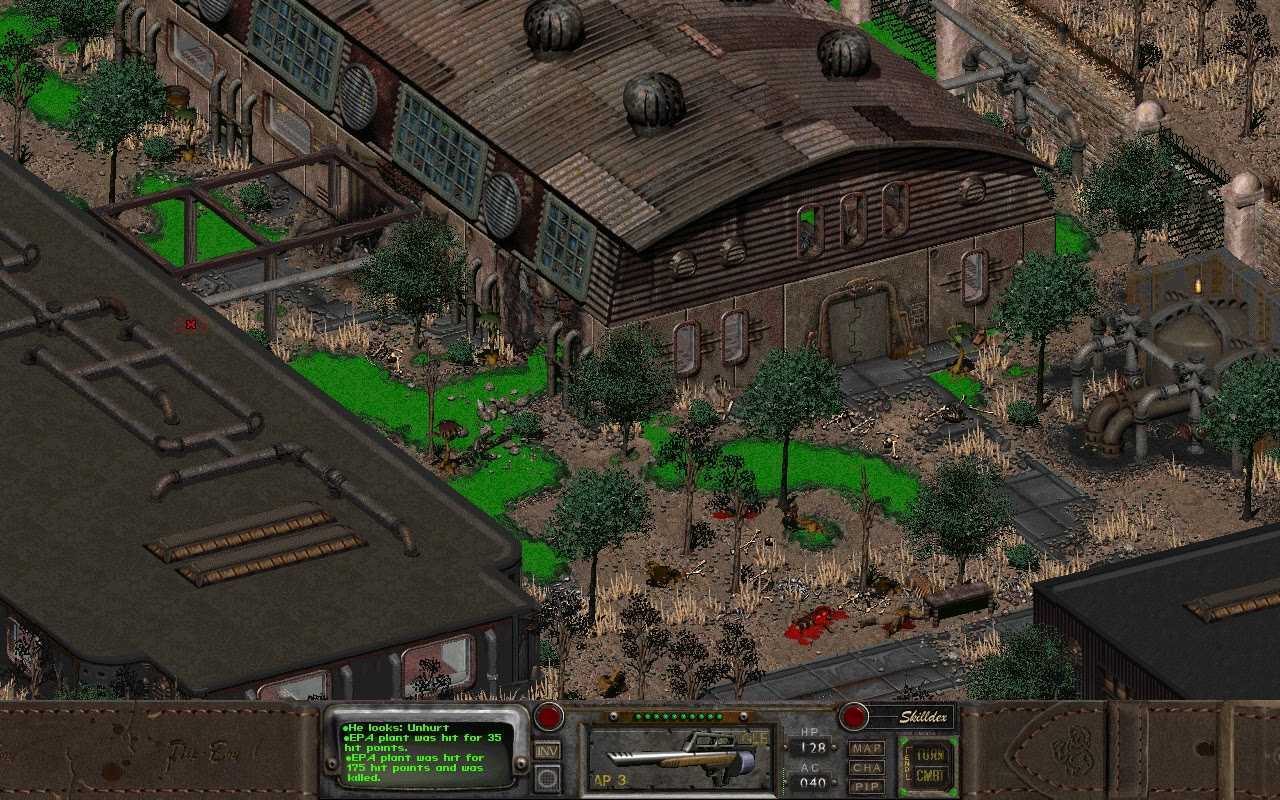The height and width of the screenshot is (800, 1280).
Task: Open the character sheet with CHA
Action: point(866,767)
